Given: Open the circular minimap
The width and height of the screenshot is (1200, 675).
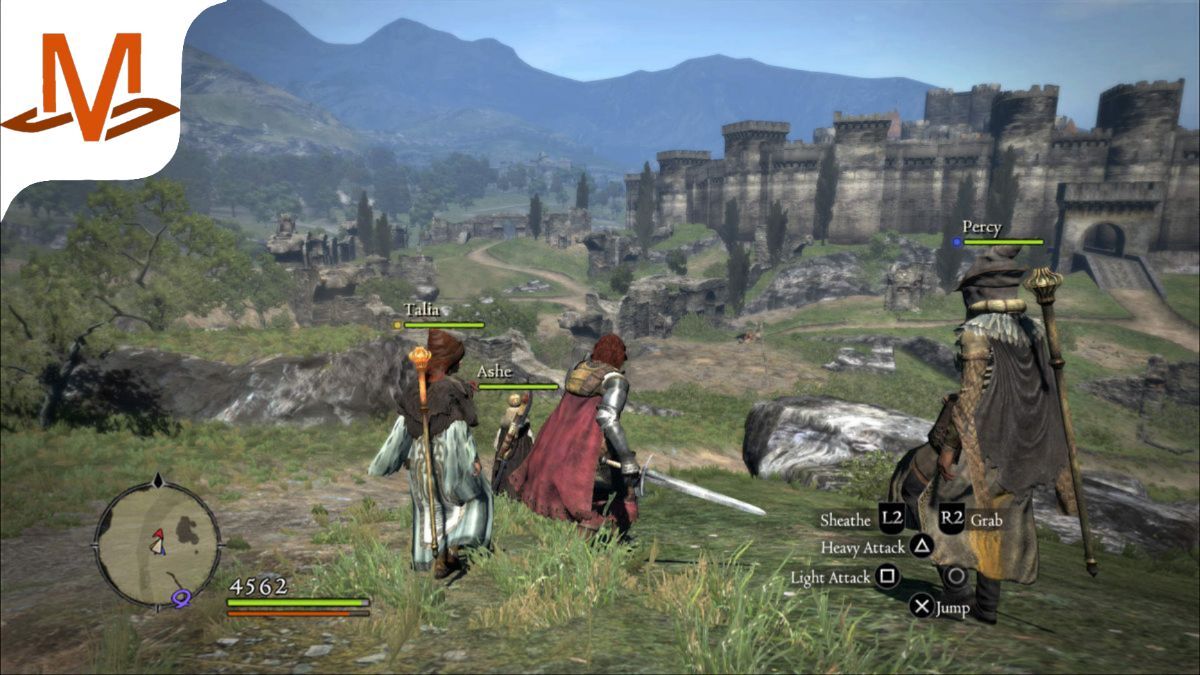Looking at the screenshot, I should (157, 542).
